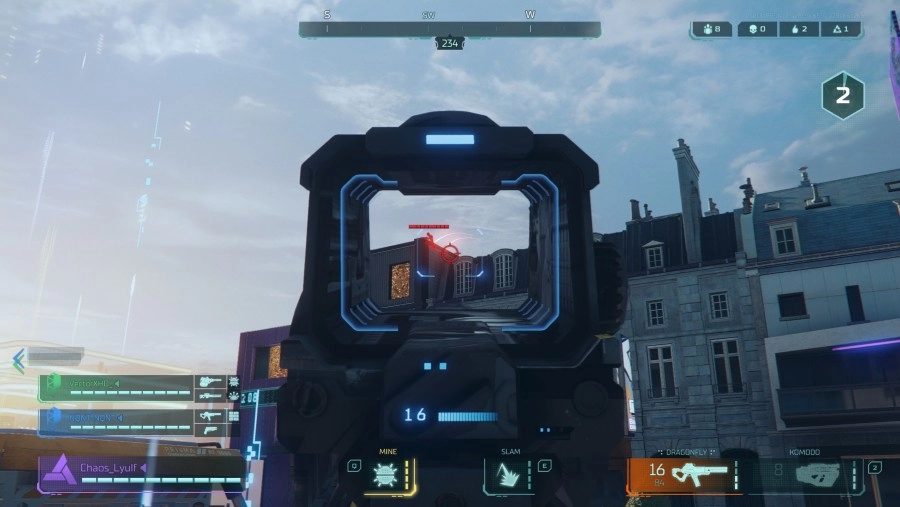Click the compass bar
Image resolution: width=900 pixels, height=507 pixels.
tap(449, 29)
